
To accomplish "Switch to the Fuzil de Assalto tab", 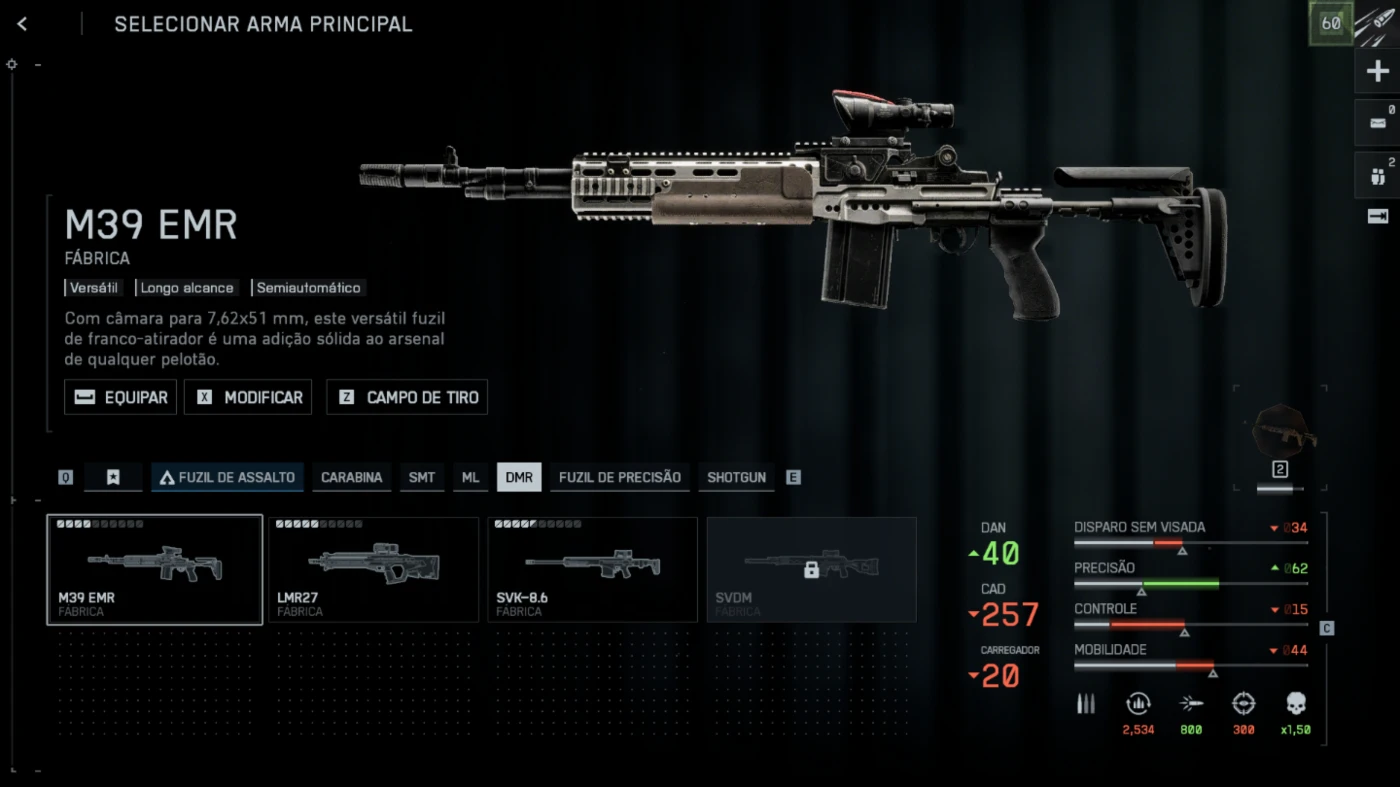I will (x=227, y=477).
